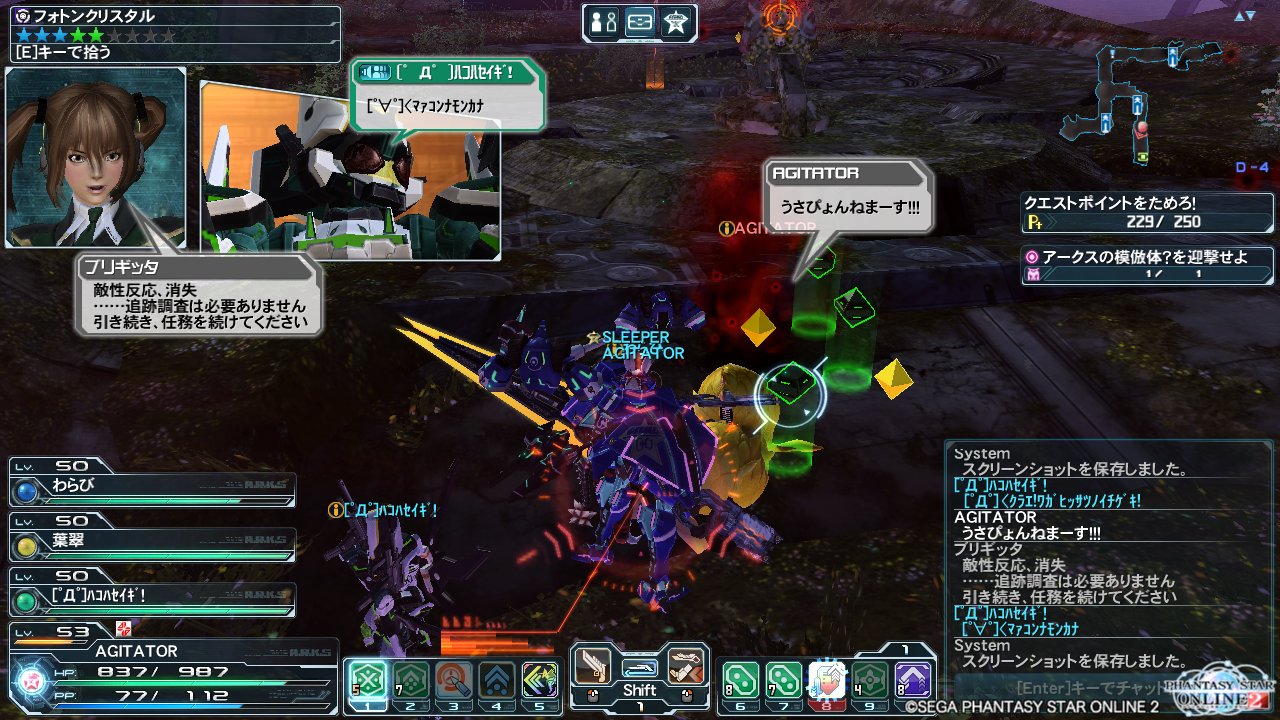This screenshot has height=720, width=1280.
Task: Select party member わらび in the party list
Action: [x=152, y=490]
